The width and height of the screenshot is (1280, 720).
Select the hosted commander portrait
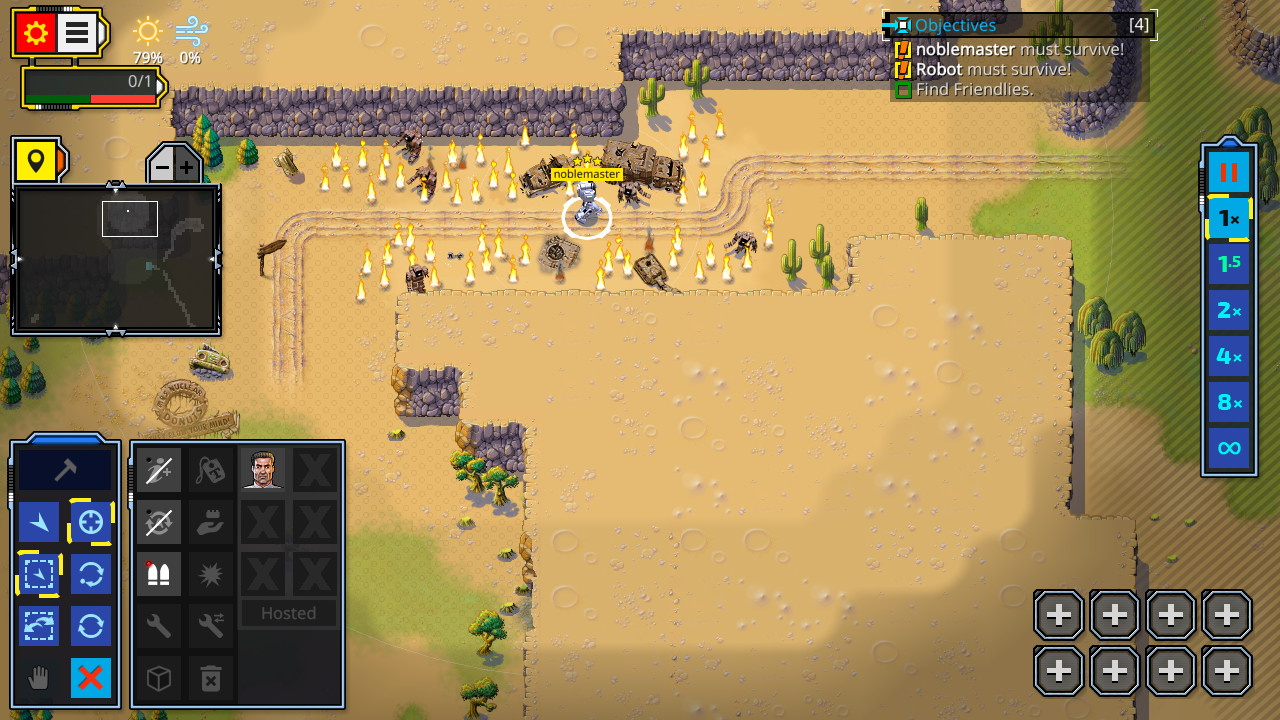coord(262,469)
